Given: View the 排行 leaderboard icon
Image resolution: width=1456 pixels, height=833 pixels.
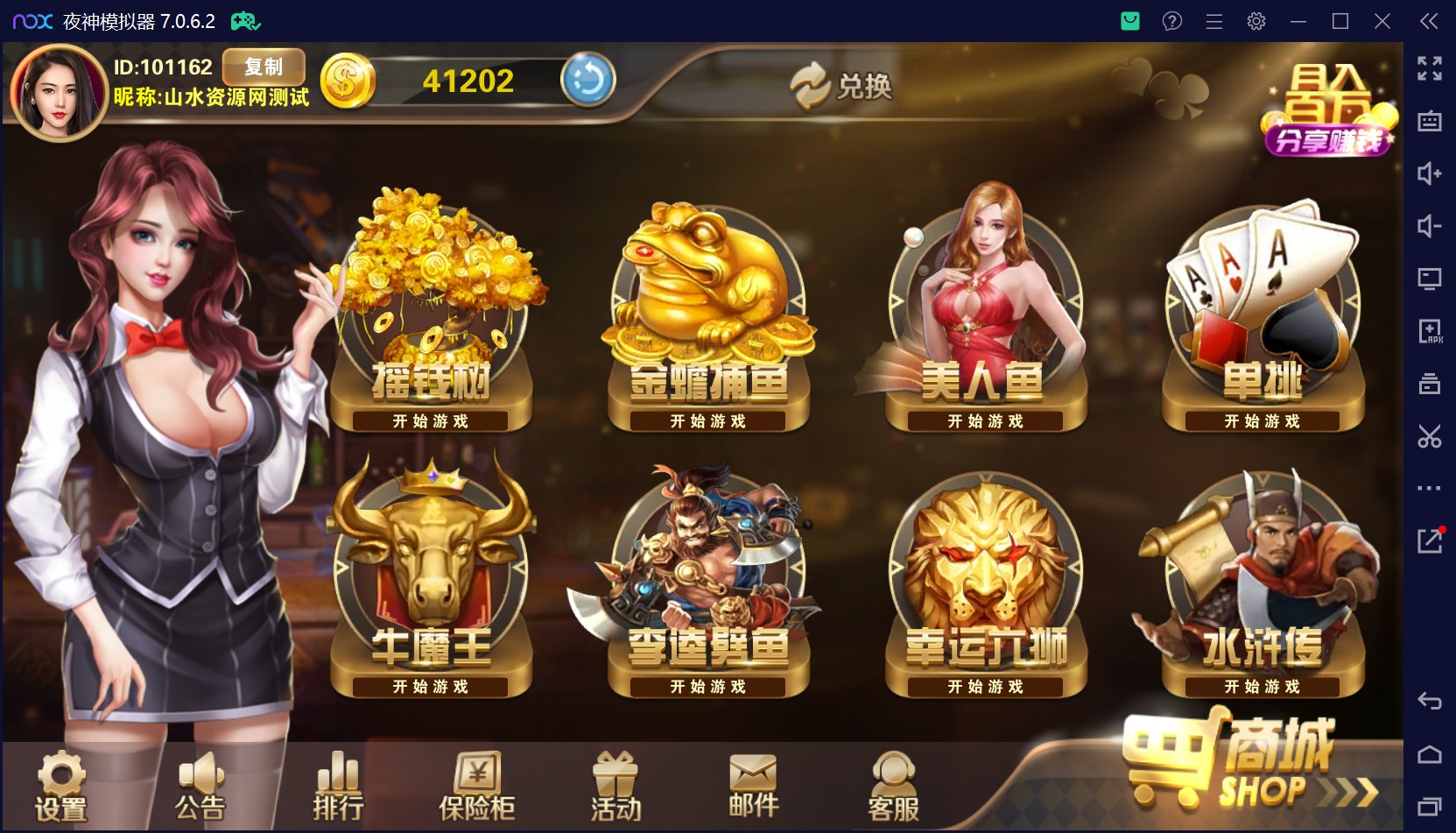Looking at the screenshot, I should click(x=337, y=787).
